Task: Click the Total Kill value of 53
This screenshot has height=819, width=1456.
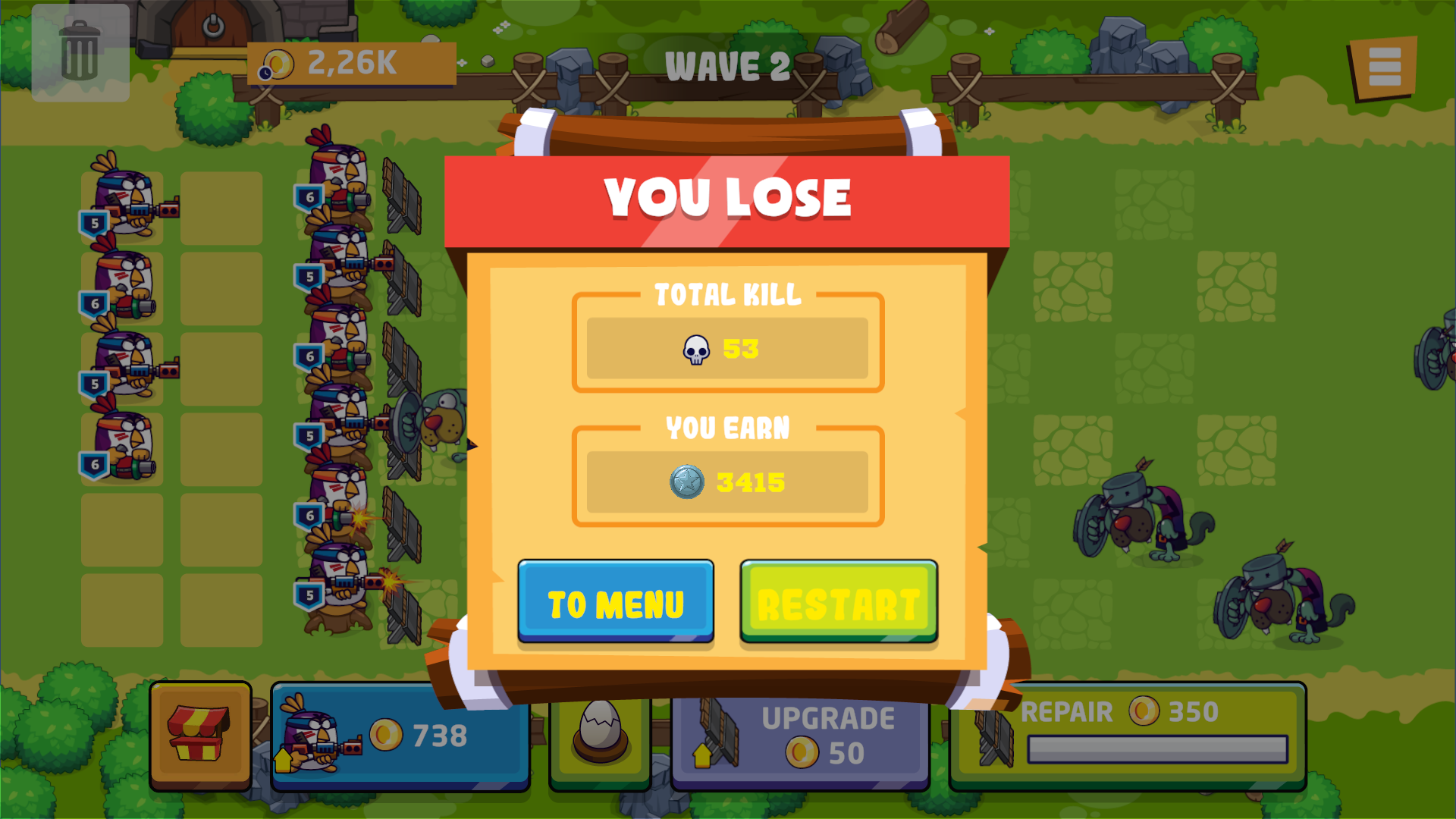Action: 740,349
